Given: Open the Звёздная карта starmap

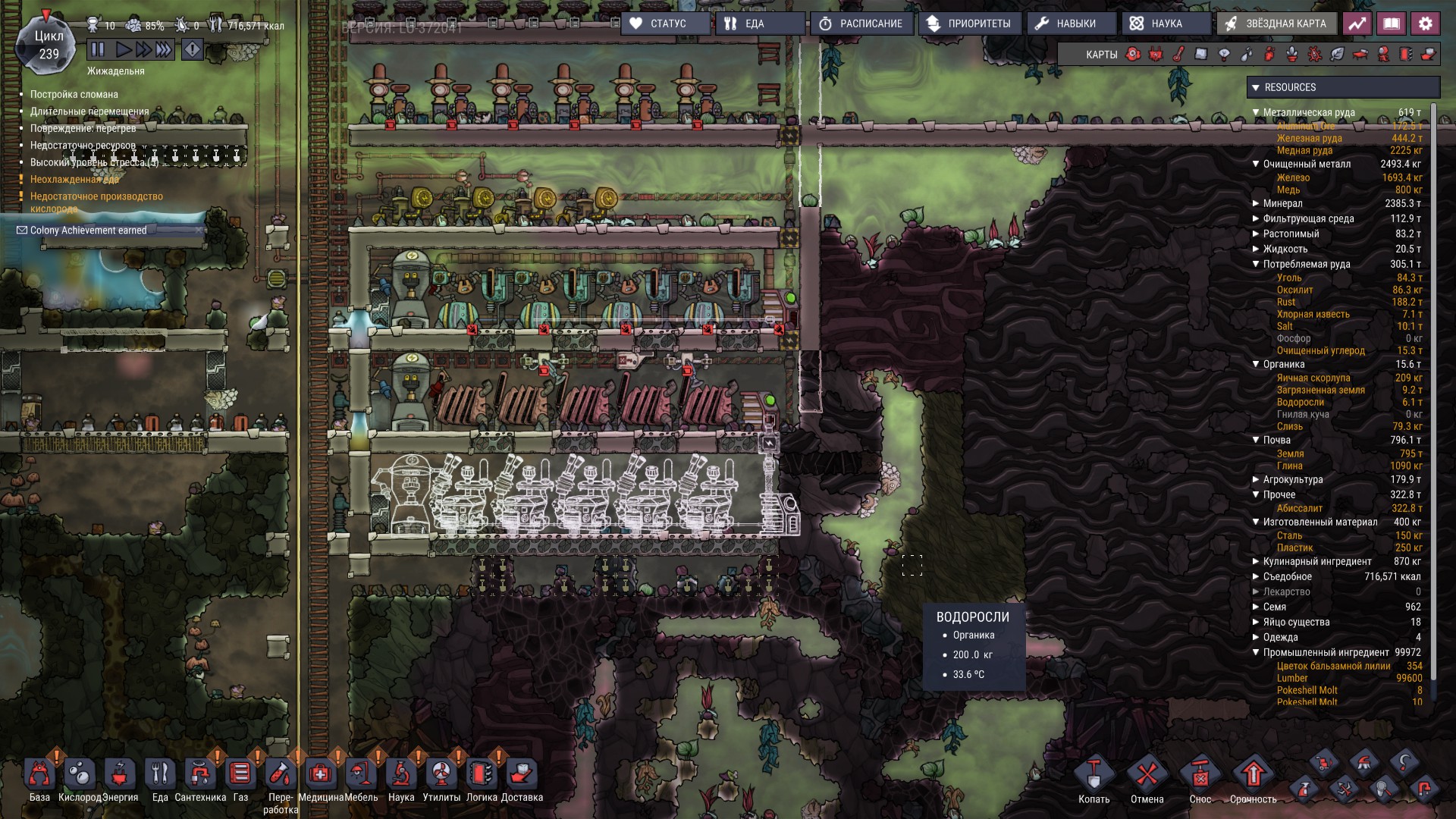Looking at the screenshot, I should tap(1277, 24).
